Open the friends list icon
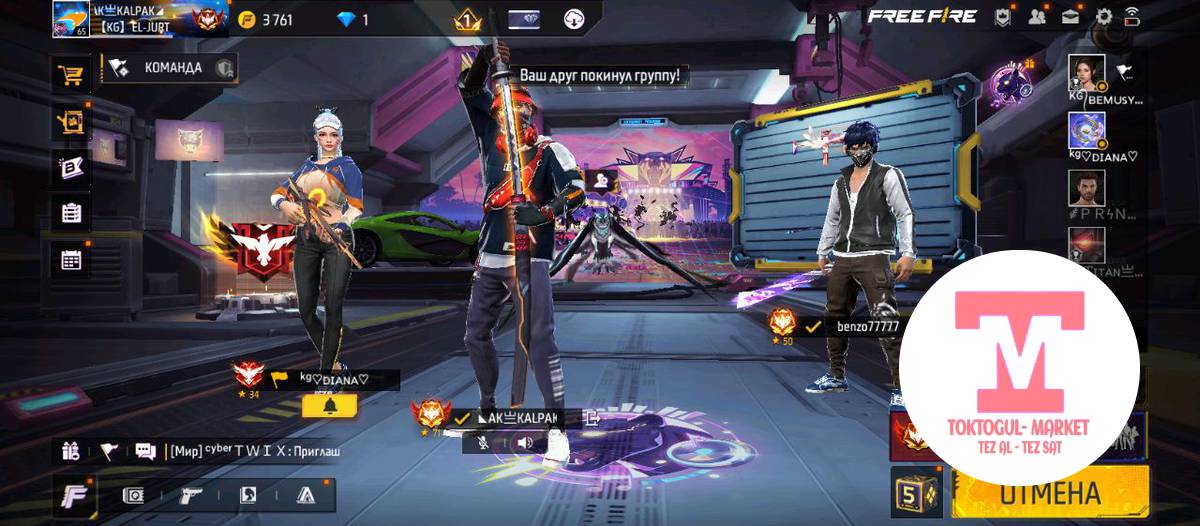 point(1036,16)
